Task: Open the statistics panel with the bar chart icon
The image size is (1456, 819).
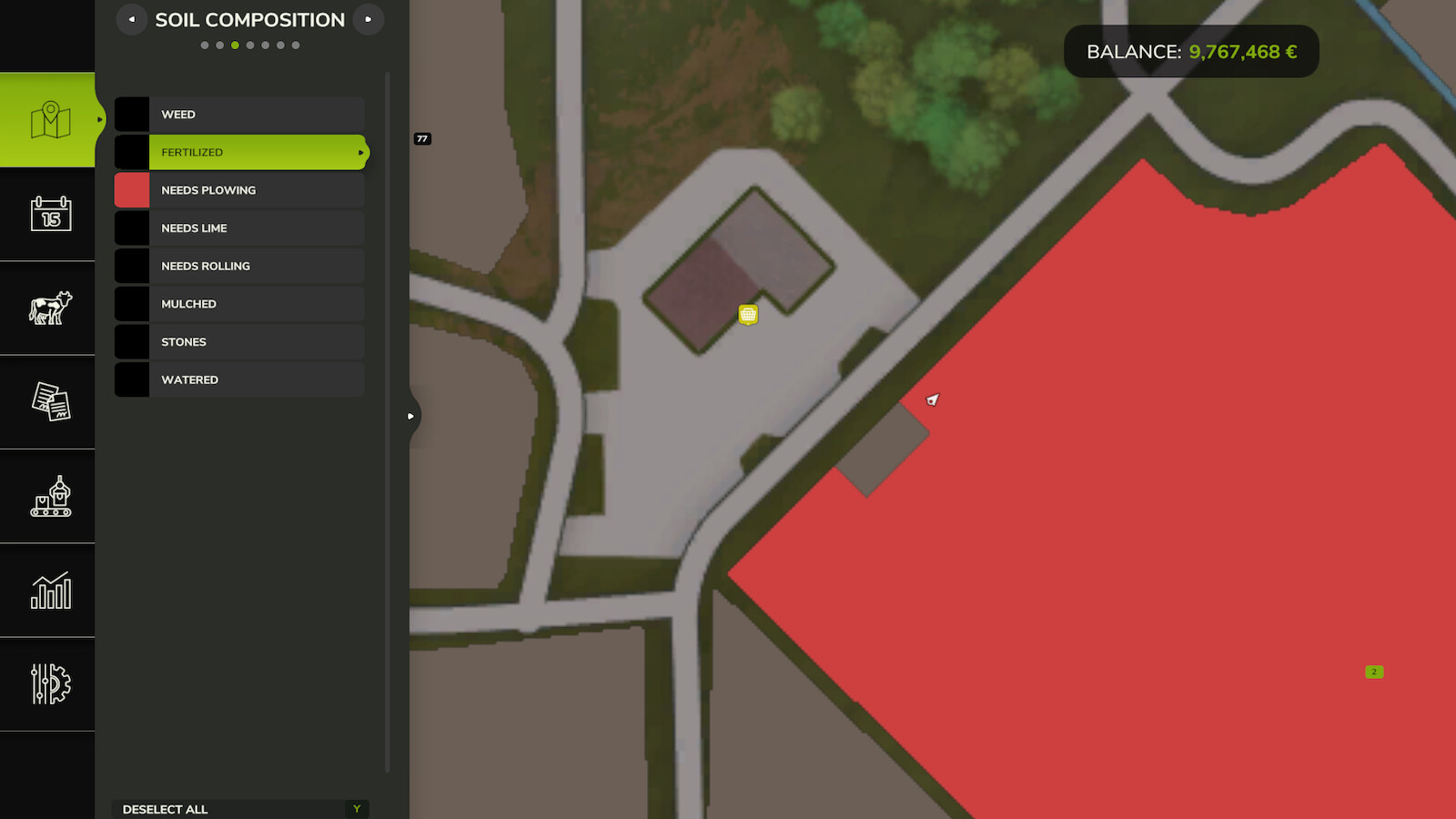Action: tap(50, 591)
